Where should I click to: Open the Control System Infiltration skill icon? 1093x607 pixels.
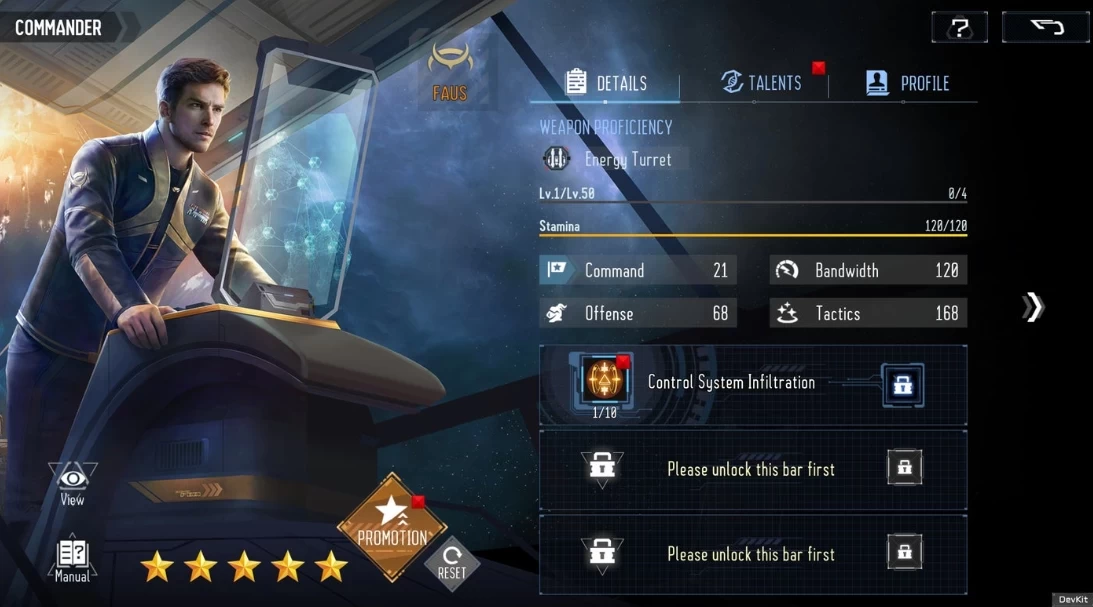tap(602, 380)
